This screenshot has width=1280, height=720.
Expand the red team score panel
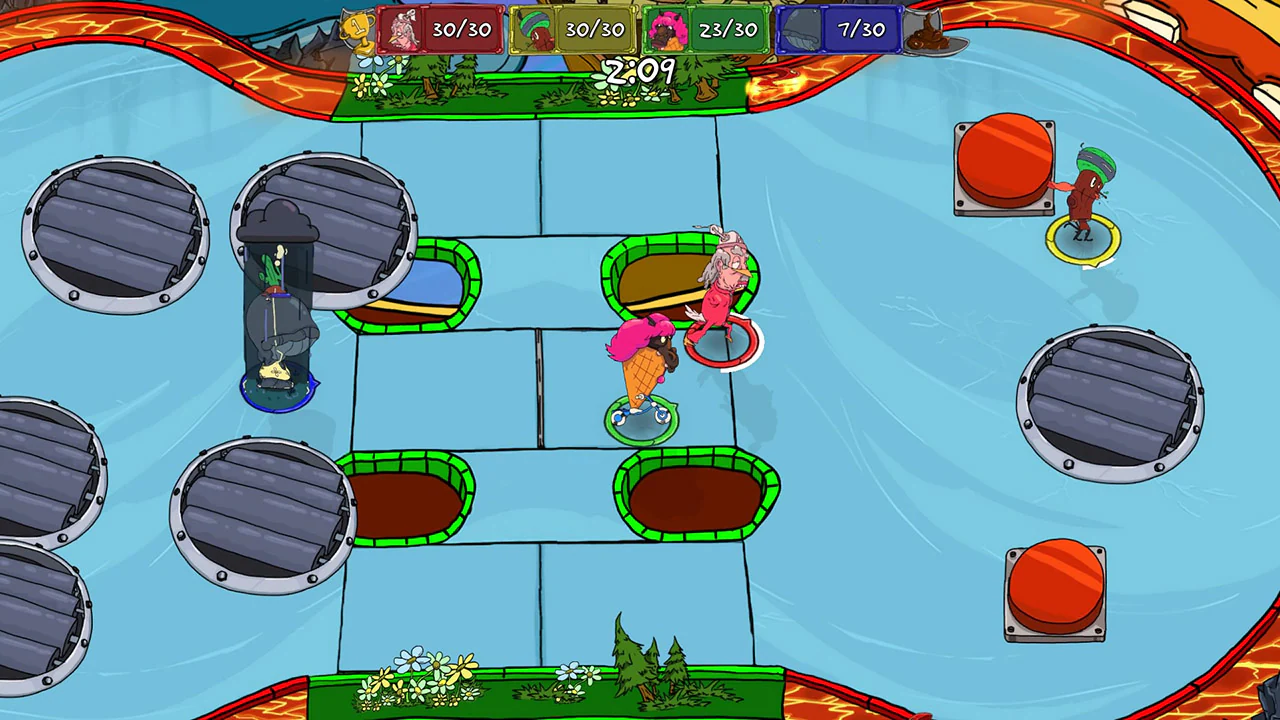pyautogui.click(x=460, y=28)
